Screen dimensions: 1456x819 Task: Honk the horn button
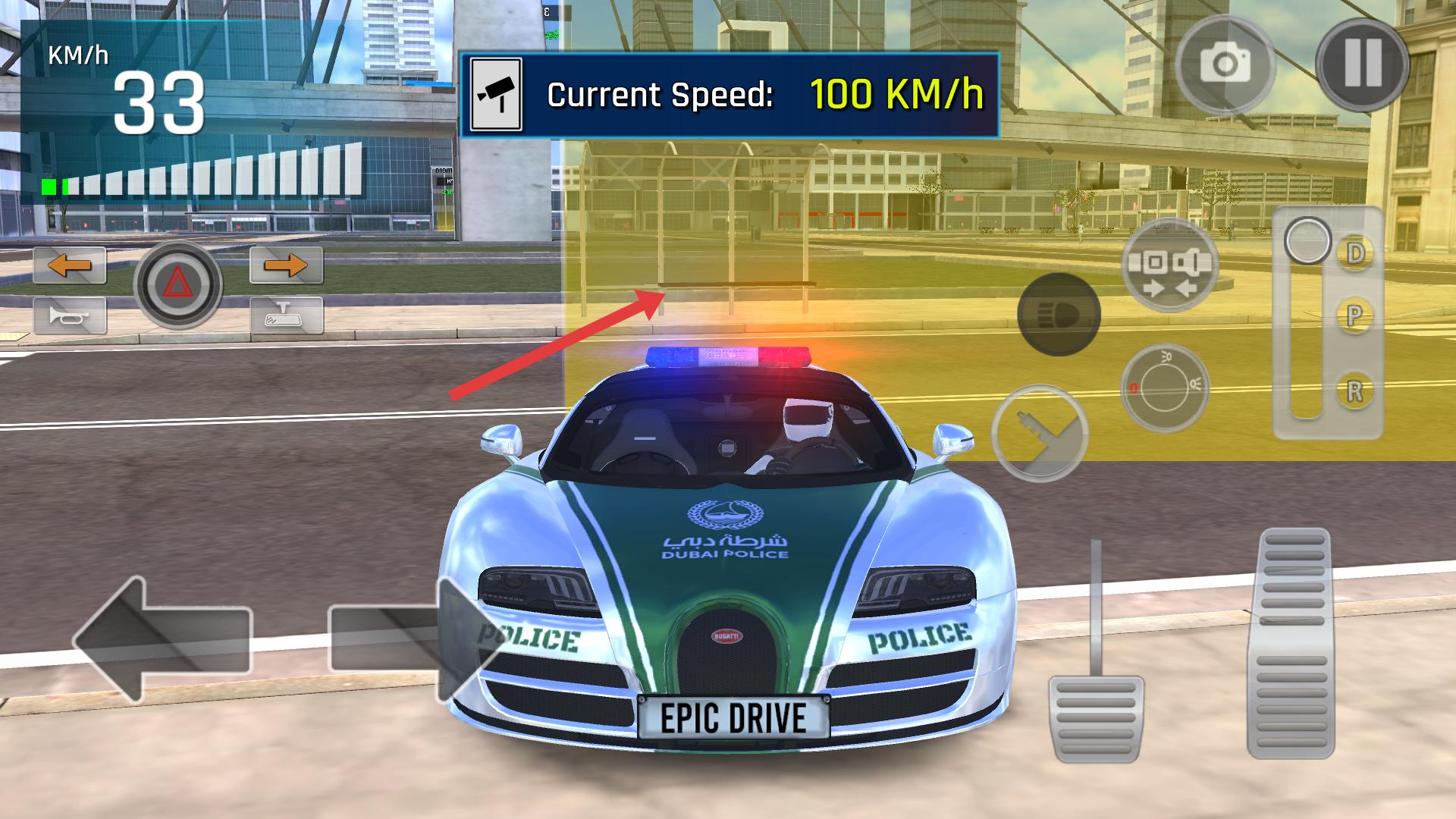(x=70, y=315)
